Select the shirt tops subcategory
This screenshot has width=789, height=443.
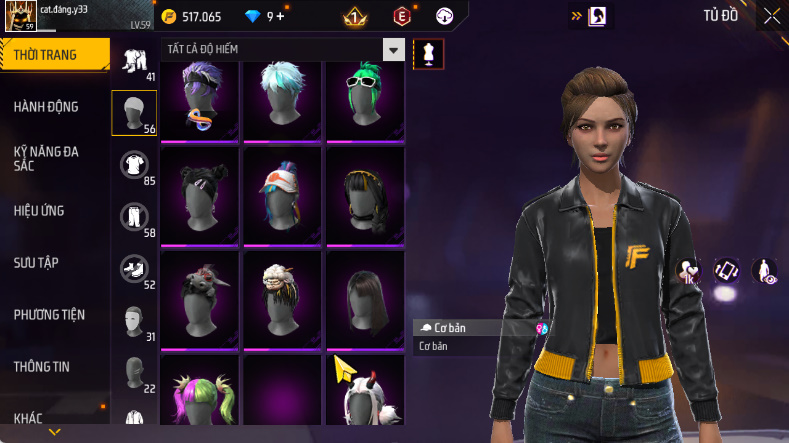point(134,164)
